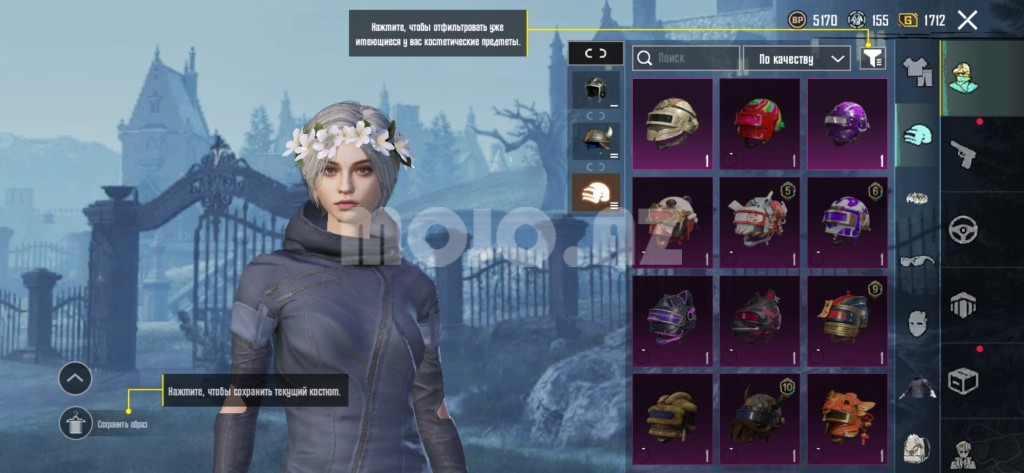This screenshot has width=1024, height=473.
Task: Choose the plain purple helmet skin
Action: (x=847, y=124)
